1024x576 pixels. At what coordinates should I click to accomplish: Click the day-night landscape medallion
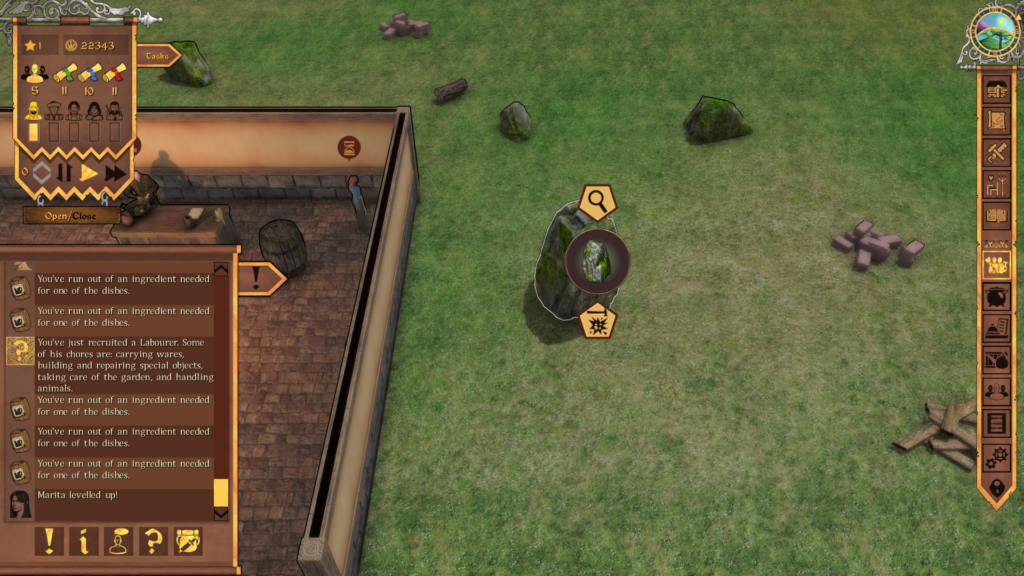click(x=994, y=31)
